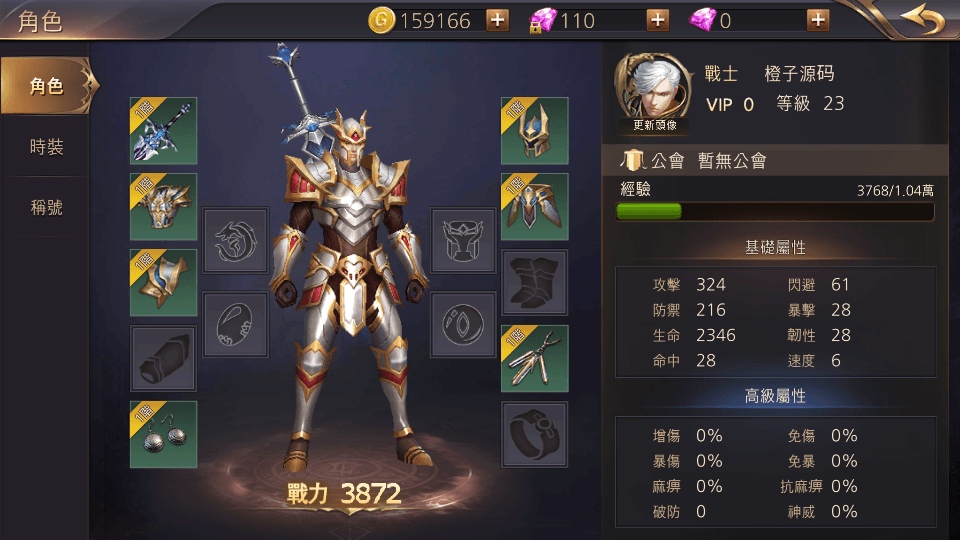Go back with the return arrow
Screen dimensions: 960x540
tap(920, 20)
